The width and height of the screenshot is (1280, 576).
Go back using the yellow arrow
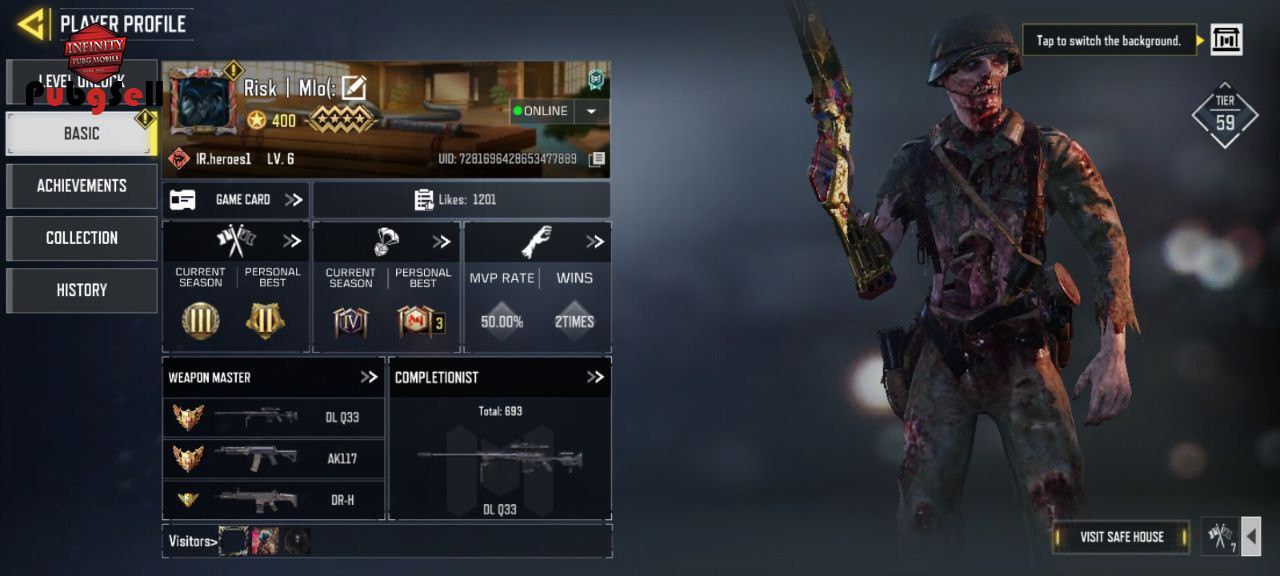[x=32, y=24]
